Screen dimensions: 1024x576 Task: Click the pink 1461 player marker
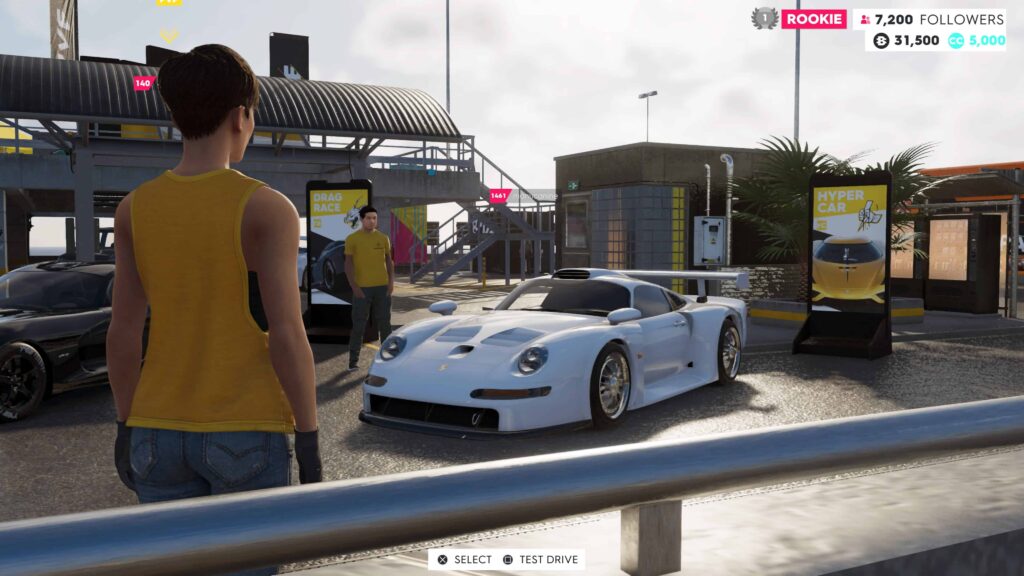[498, 196]
